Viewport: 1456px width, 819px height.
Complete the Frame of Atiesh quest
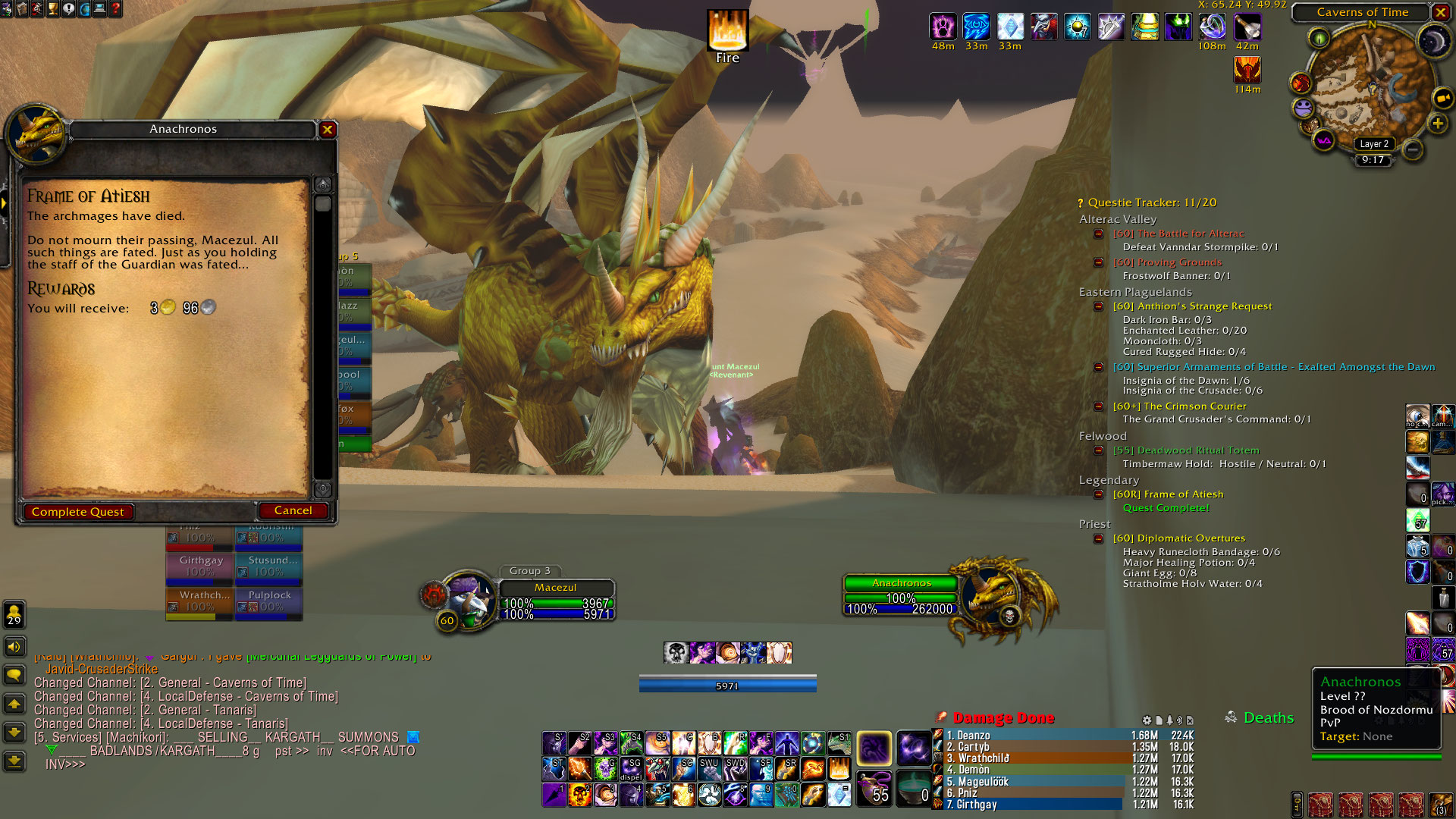pos(78,512)
